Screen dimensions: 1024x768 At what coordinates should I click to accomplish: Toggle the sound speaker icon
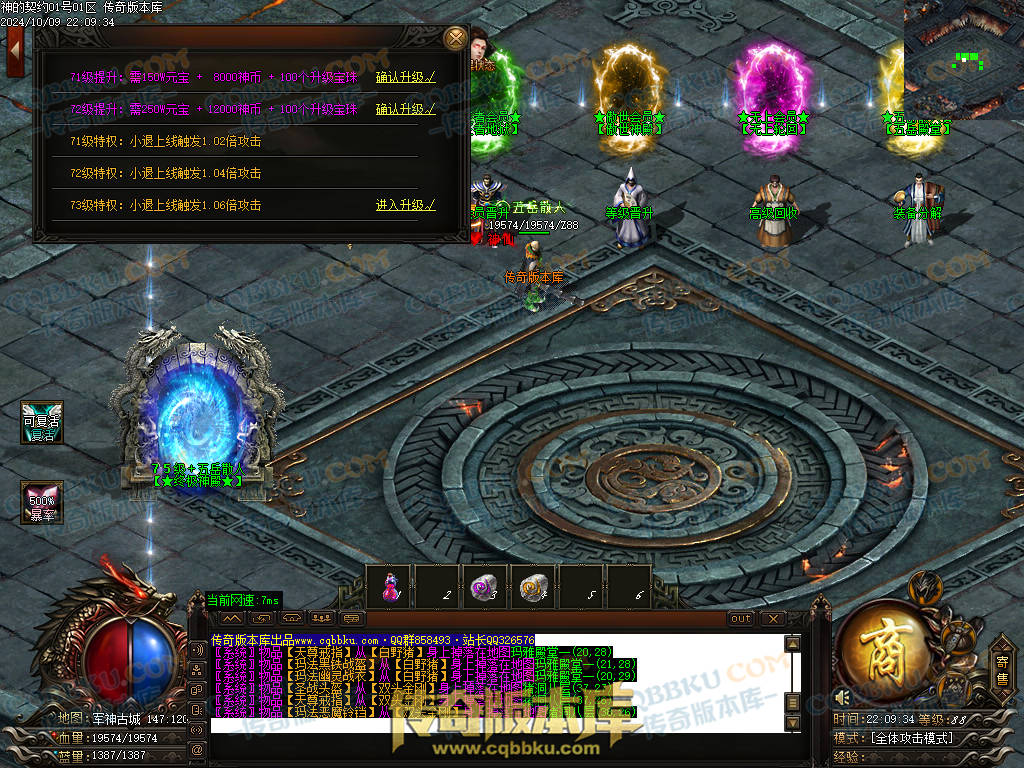point(843,697)
